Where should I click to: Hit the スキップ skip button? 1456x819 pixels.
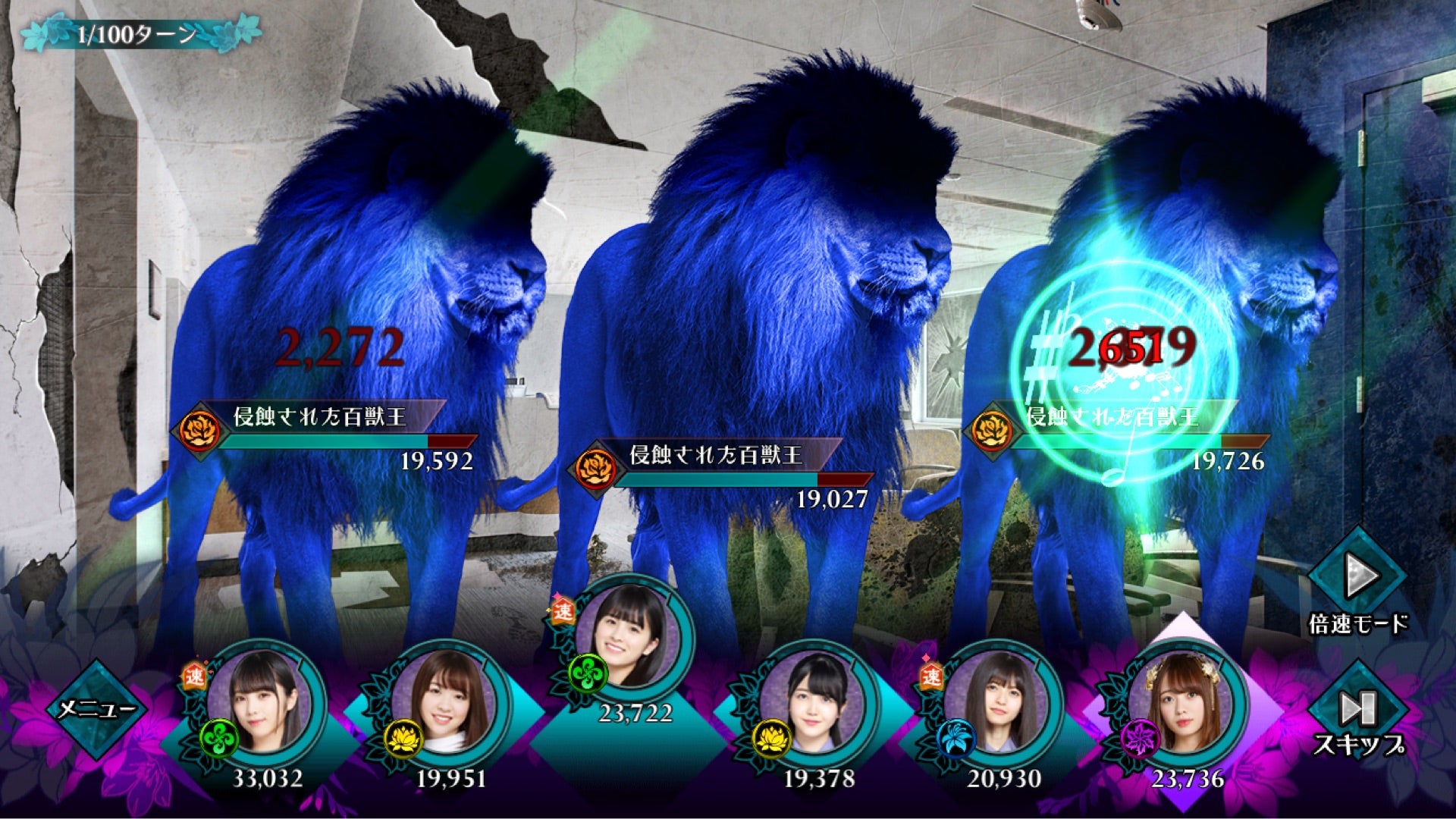[1357, 711]
